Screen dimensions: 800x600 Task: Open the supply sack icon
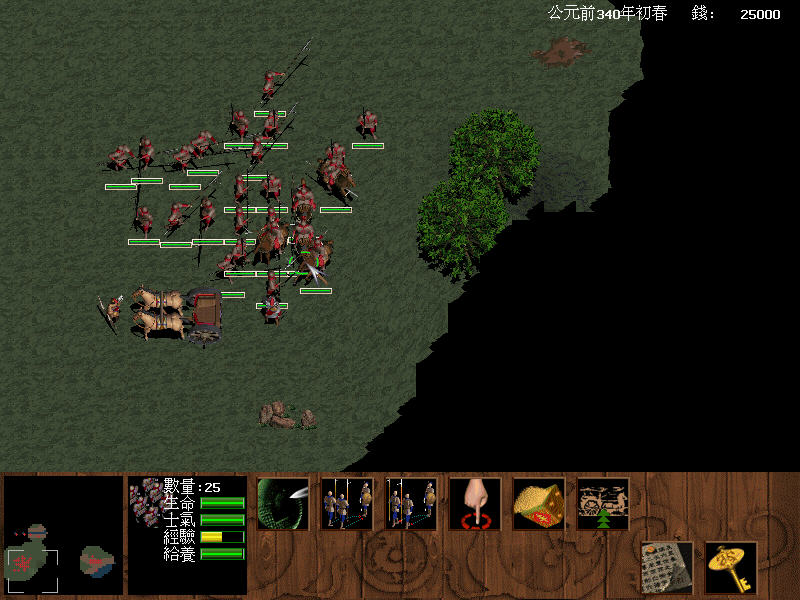(x=539, y=503)
